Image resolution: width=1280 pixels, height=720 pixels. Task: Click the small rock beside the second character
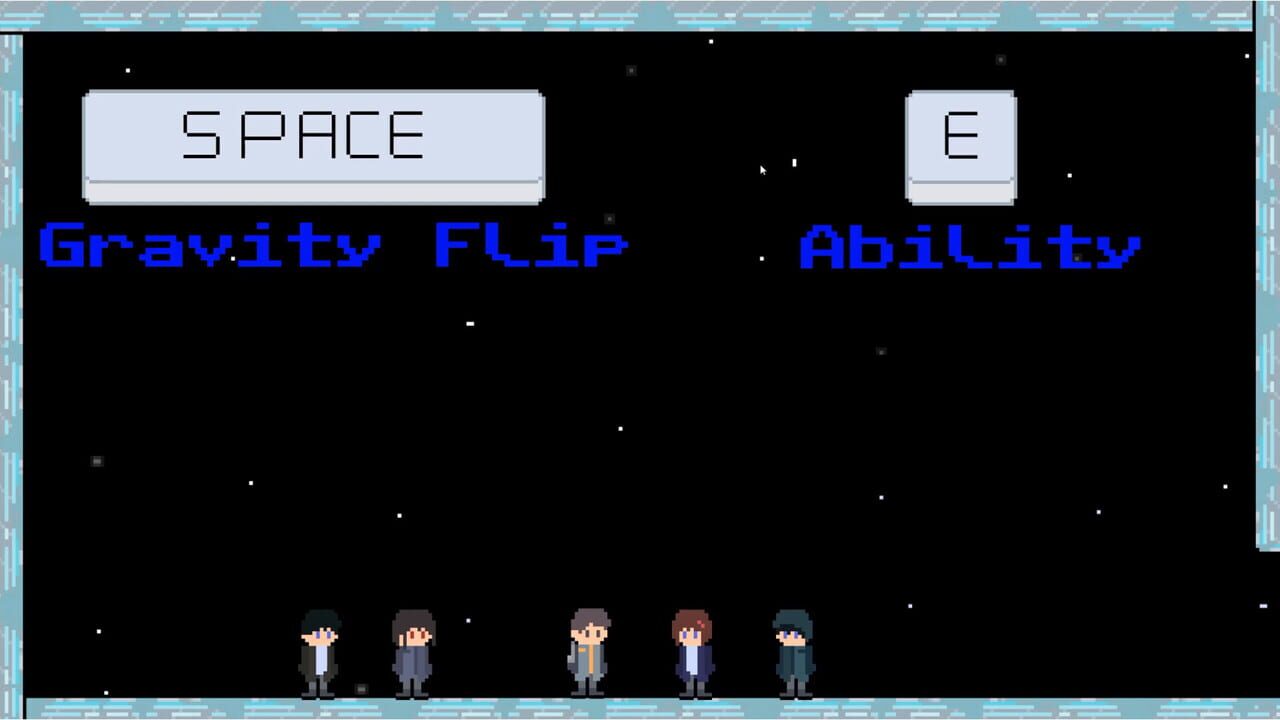[x=361, y=688]
